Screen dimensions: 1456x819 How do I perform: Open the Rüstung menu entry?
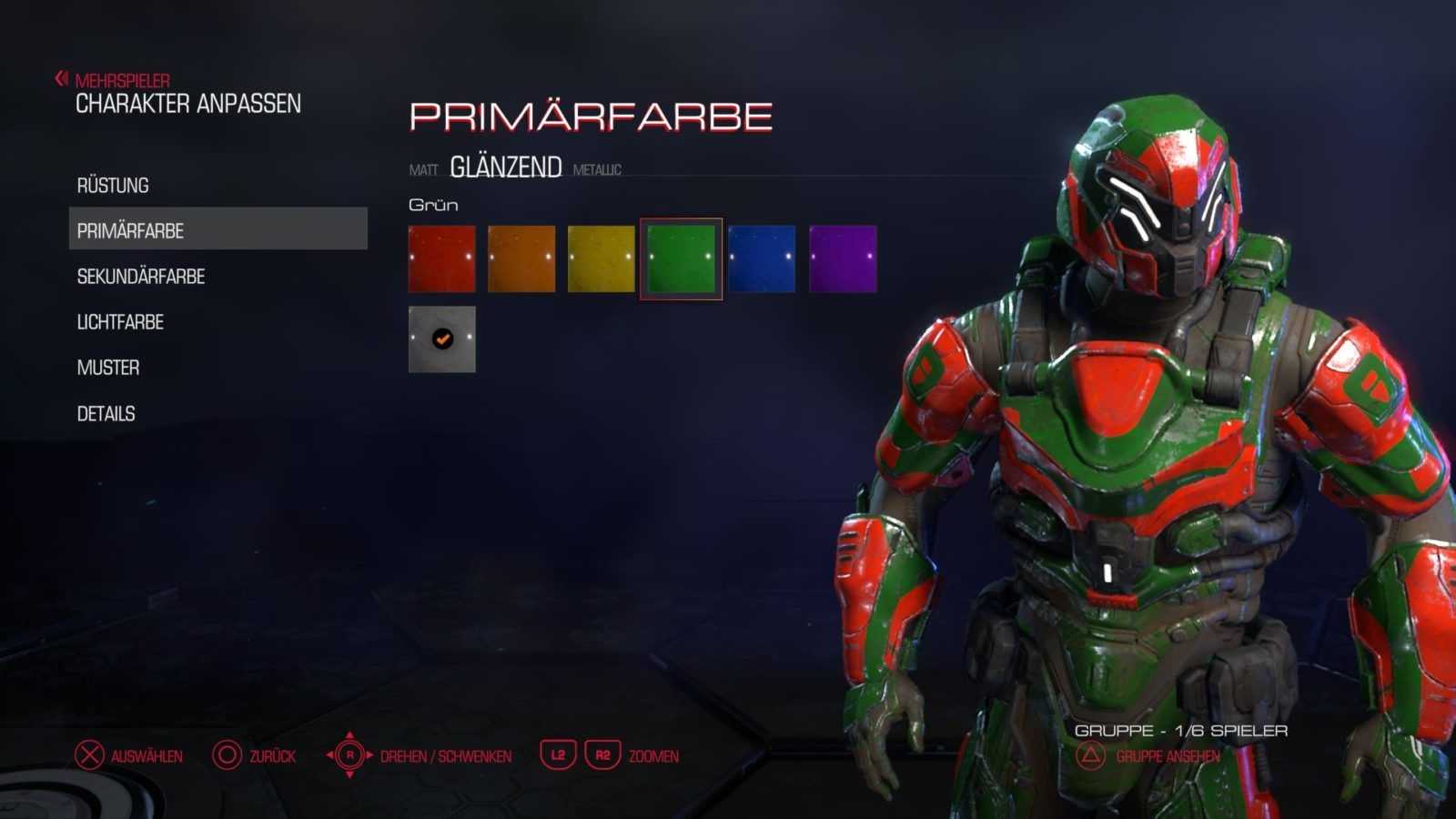[x=113, y=186]
